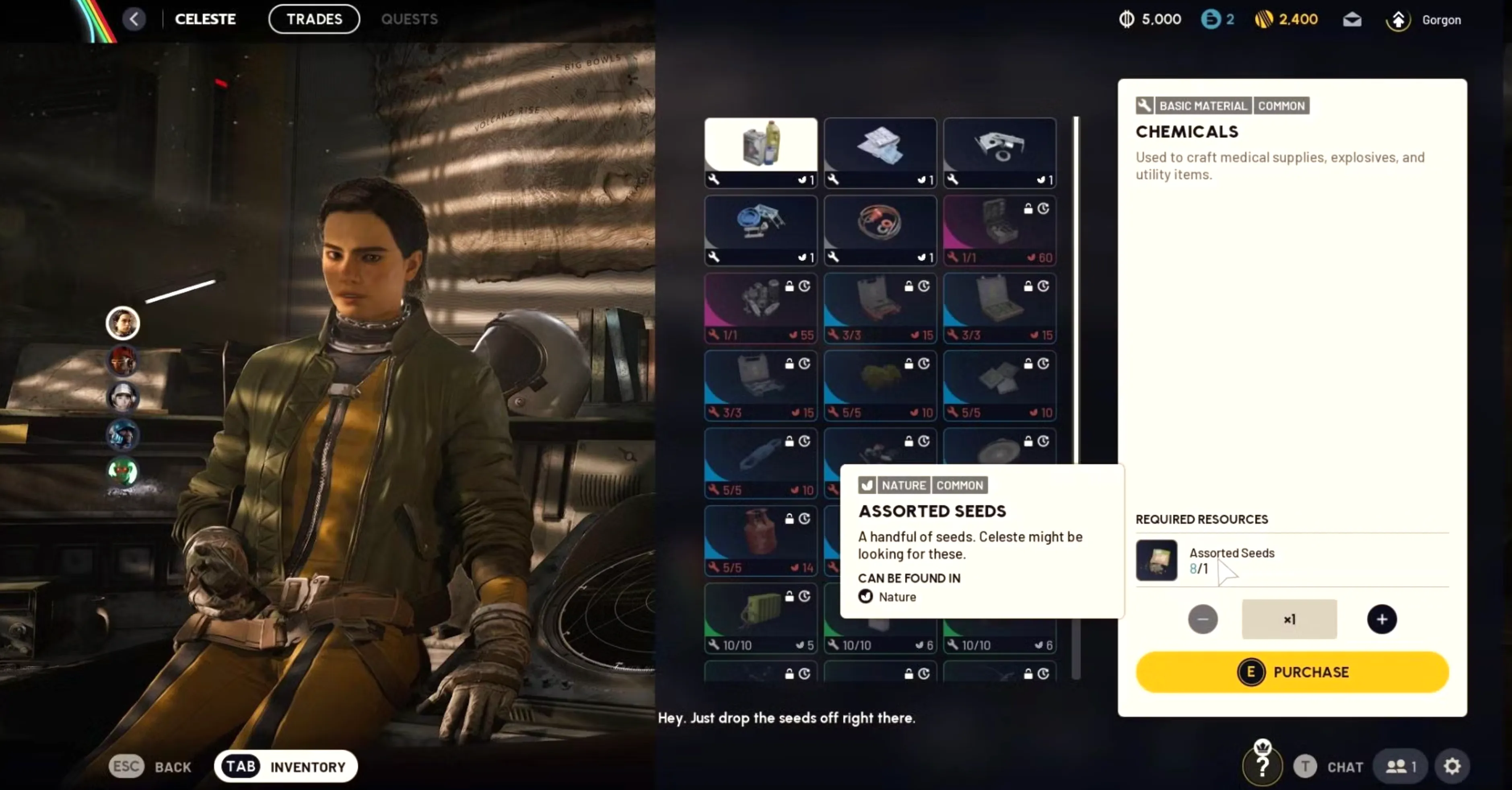Open the help question mark button

click(x=1263, y=767)
